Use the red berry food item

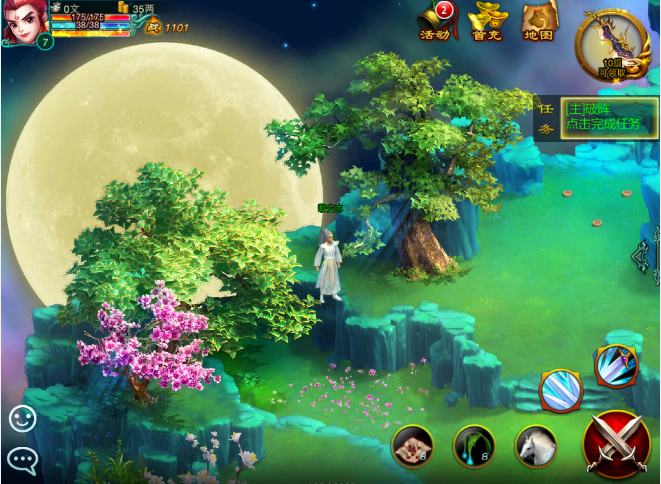pos(412,446)
